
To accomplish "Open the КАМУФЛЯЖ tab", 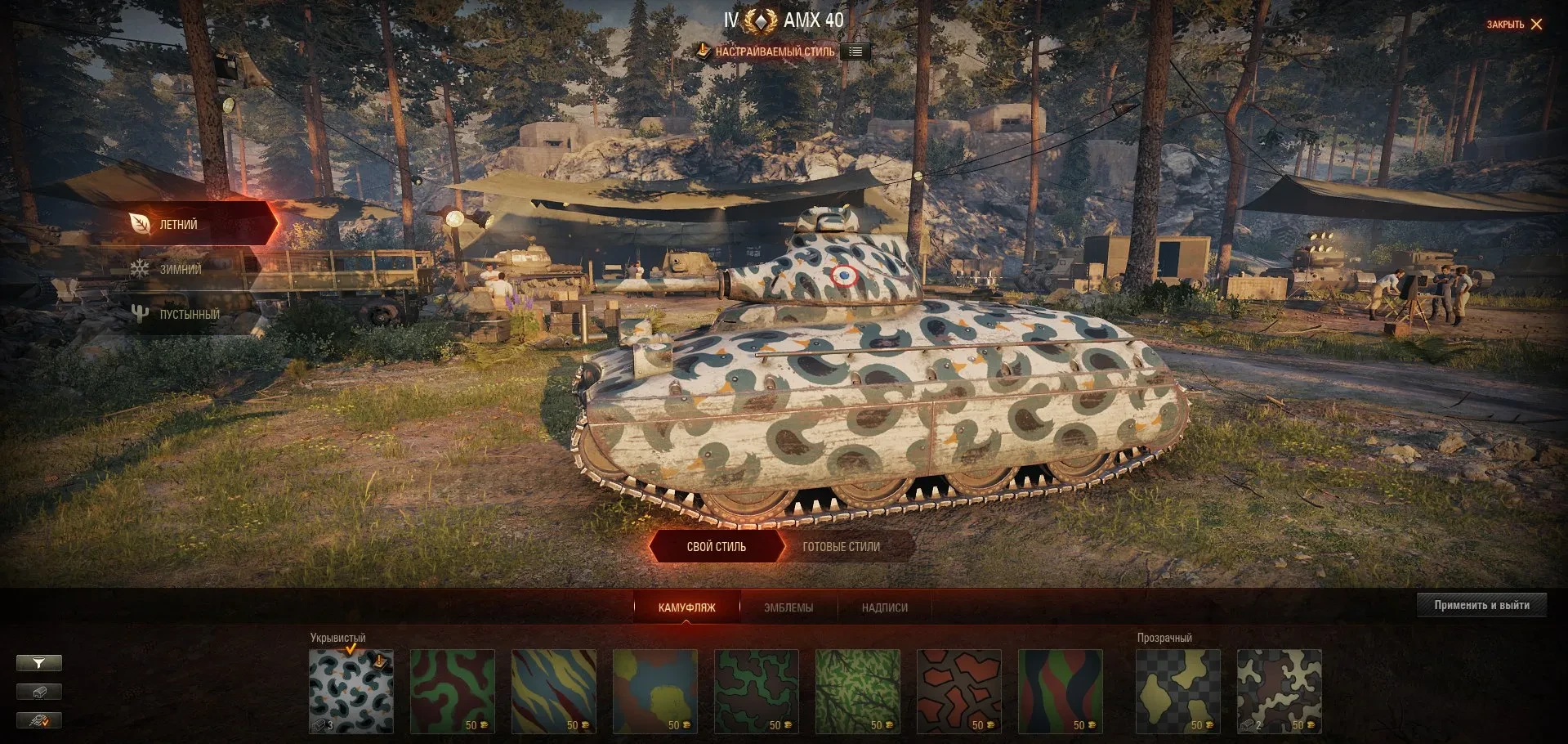I will (x=686, y=607).
